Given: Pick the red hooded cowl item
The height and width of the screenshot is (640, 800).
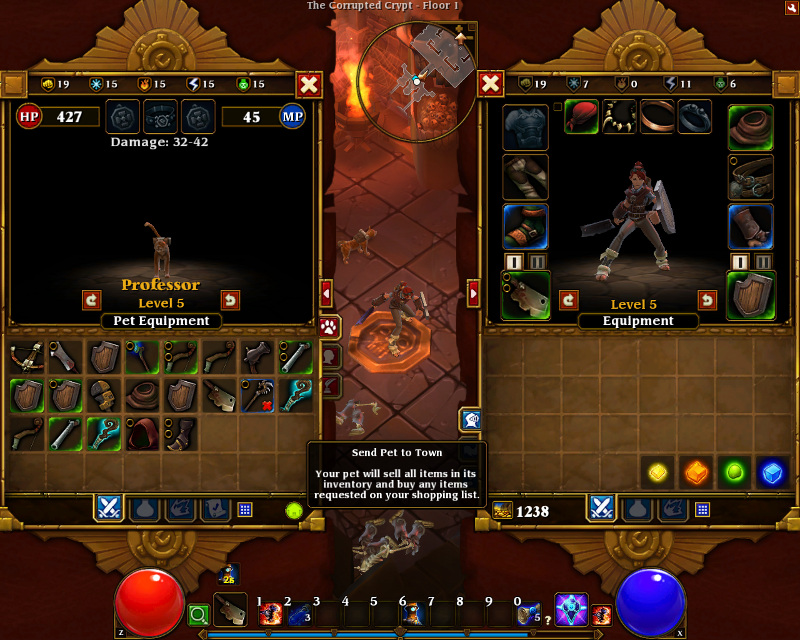Looking at the screenshot, I should pyautogui.click(x=142, y=433).
